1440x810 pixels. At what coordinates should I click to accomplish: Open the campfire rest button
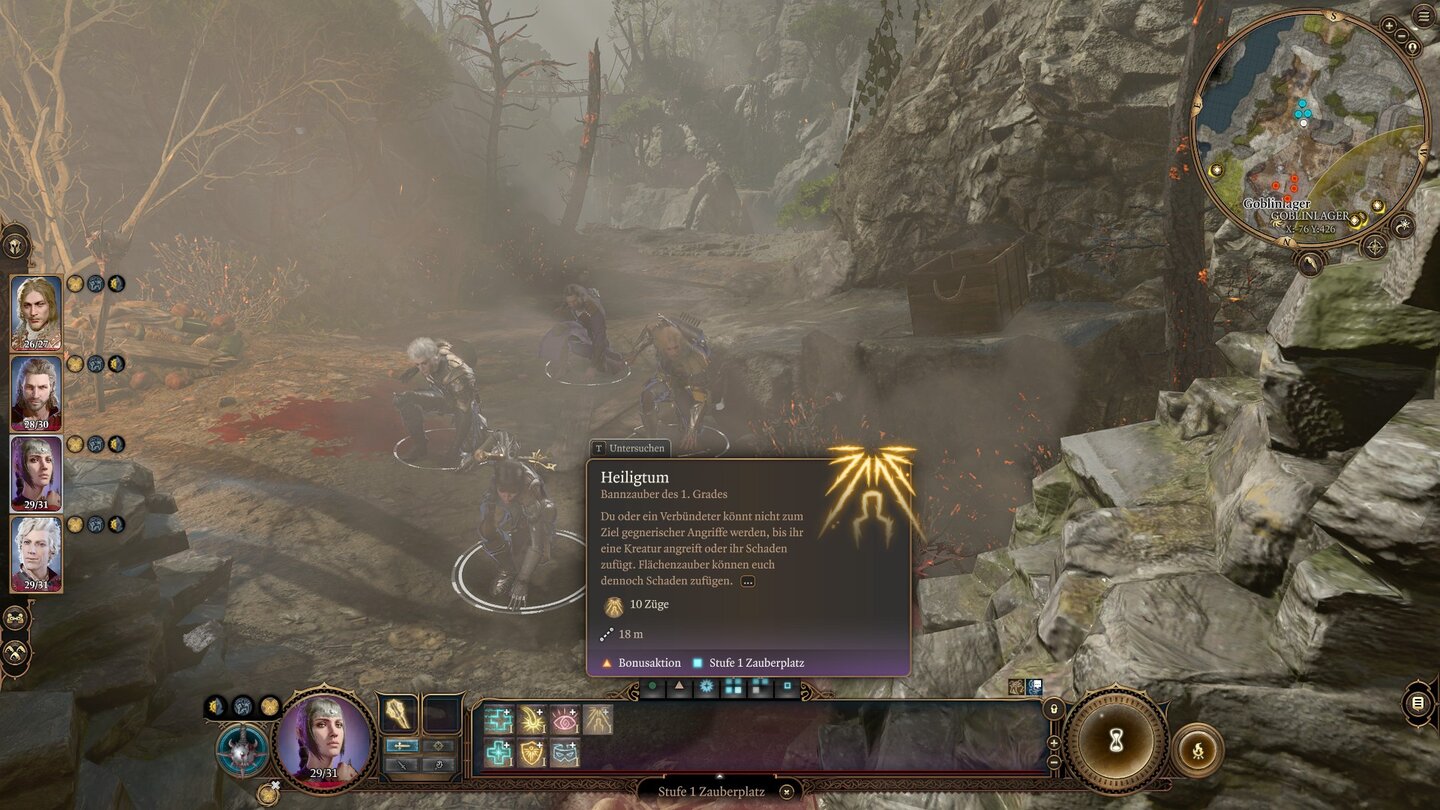click(x=1197, y=749)
